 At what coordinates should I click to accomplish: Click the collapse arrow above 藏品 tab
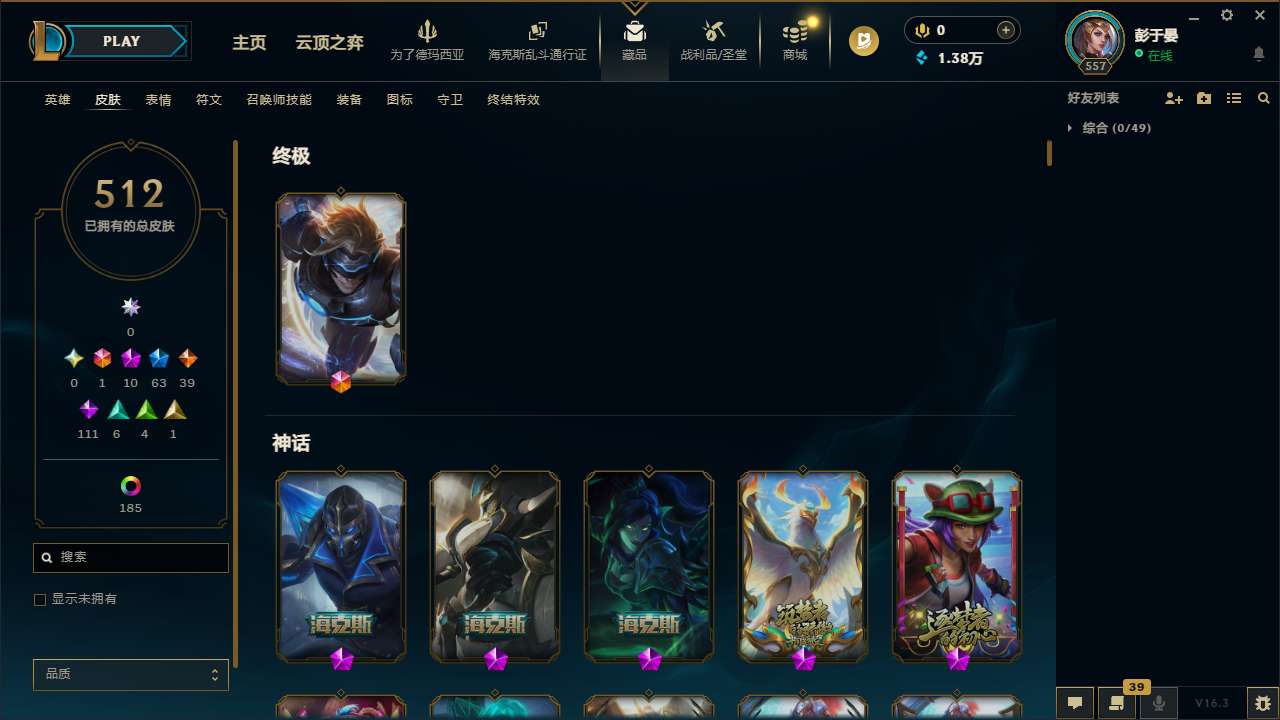(x=634, y=6)
